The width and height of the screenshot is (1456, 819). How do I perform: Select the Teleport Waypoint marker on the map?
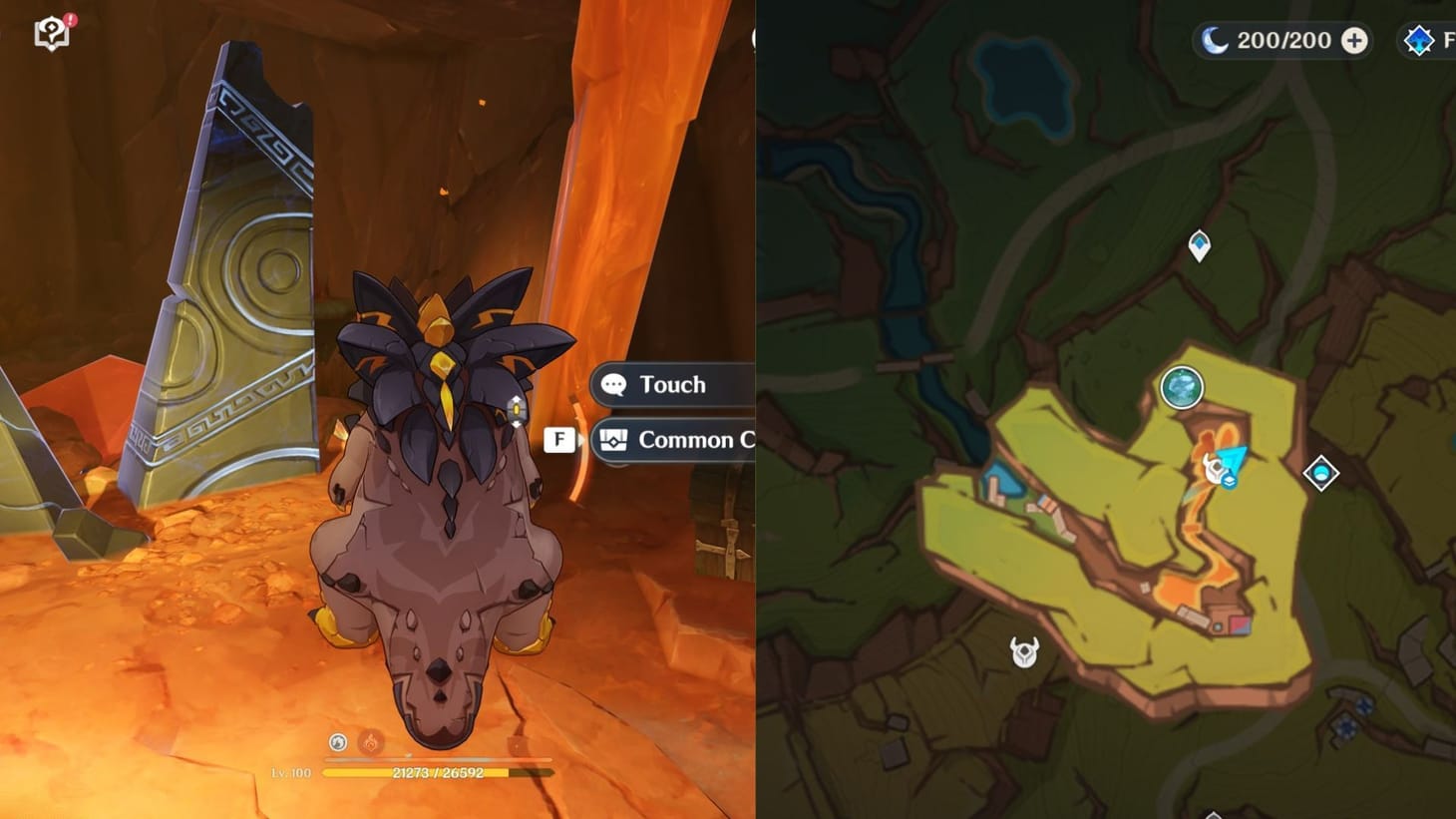click(x=1197, y=244)
